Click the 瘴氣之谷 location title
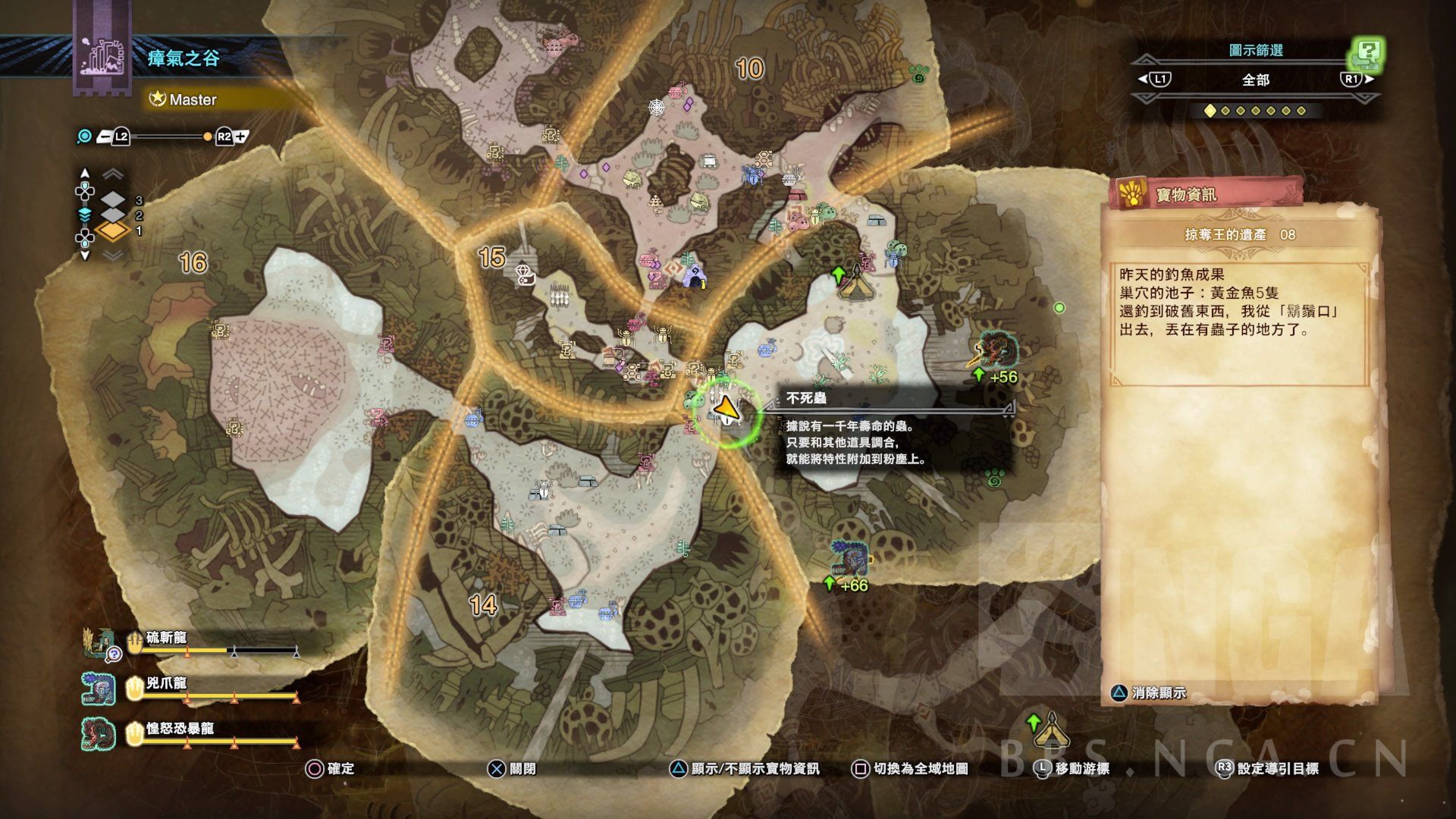Image resolution: width=1456 pixels, height=819 pixels. click(184, 58)
